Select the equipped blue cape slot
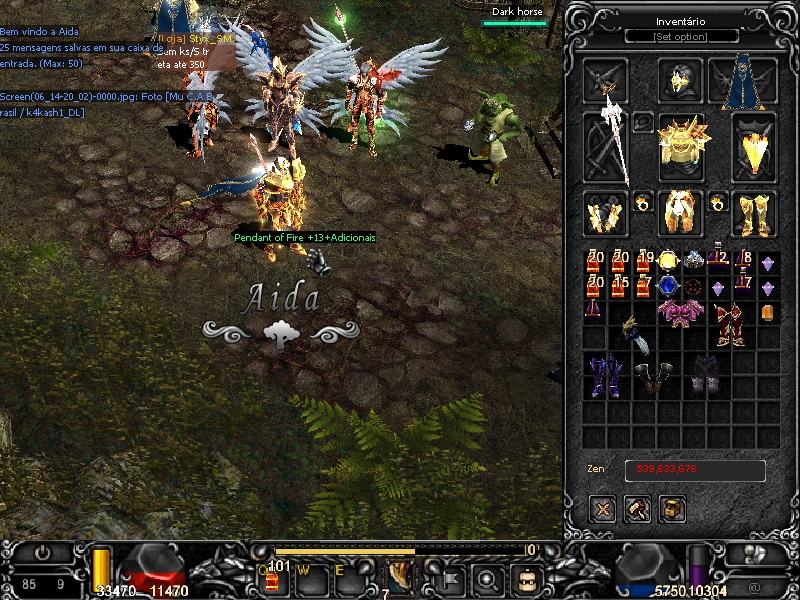This screenshot has width=800, height=600. point(742,81)
